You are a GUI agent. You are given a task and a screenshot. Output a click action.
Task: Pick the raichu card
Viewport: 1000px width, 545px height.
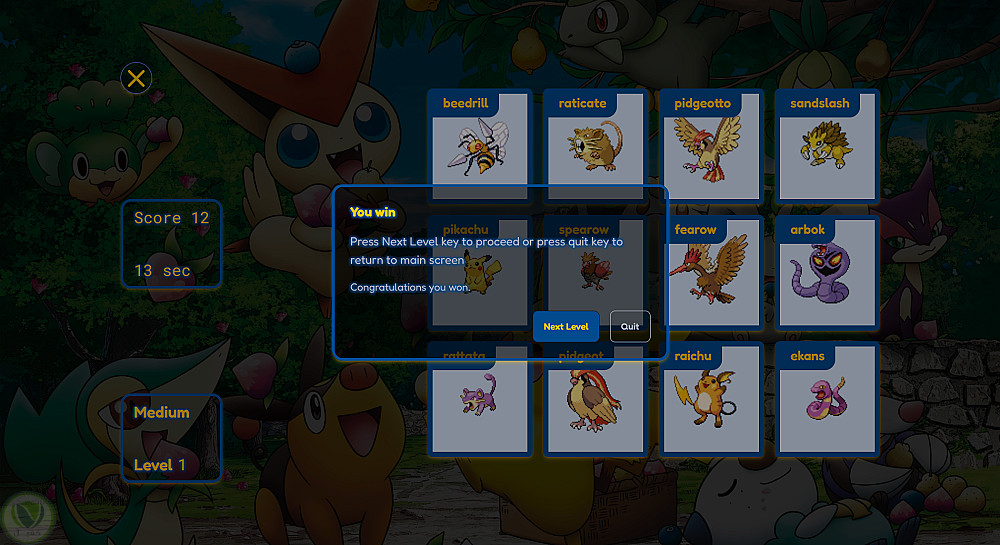click(x=711, y=398)
